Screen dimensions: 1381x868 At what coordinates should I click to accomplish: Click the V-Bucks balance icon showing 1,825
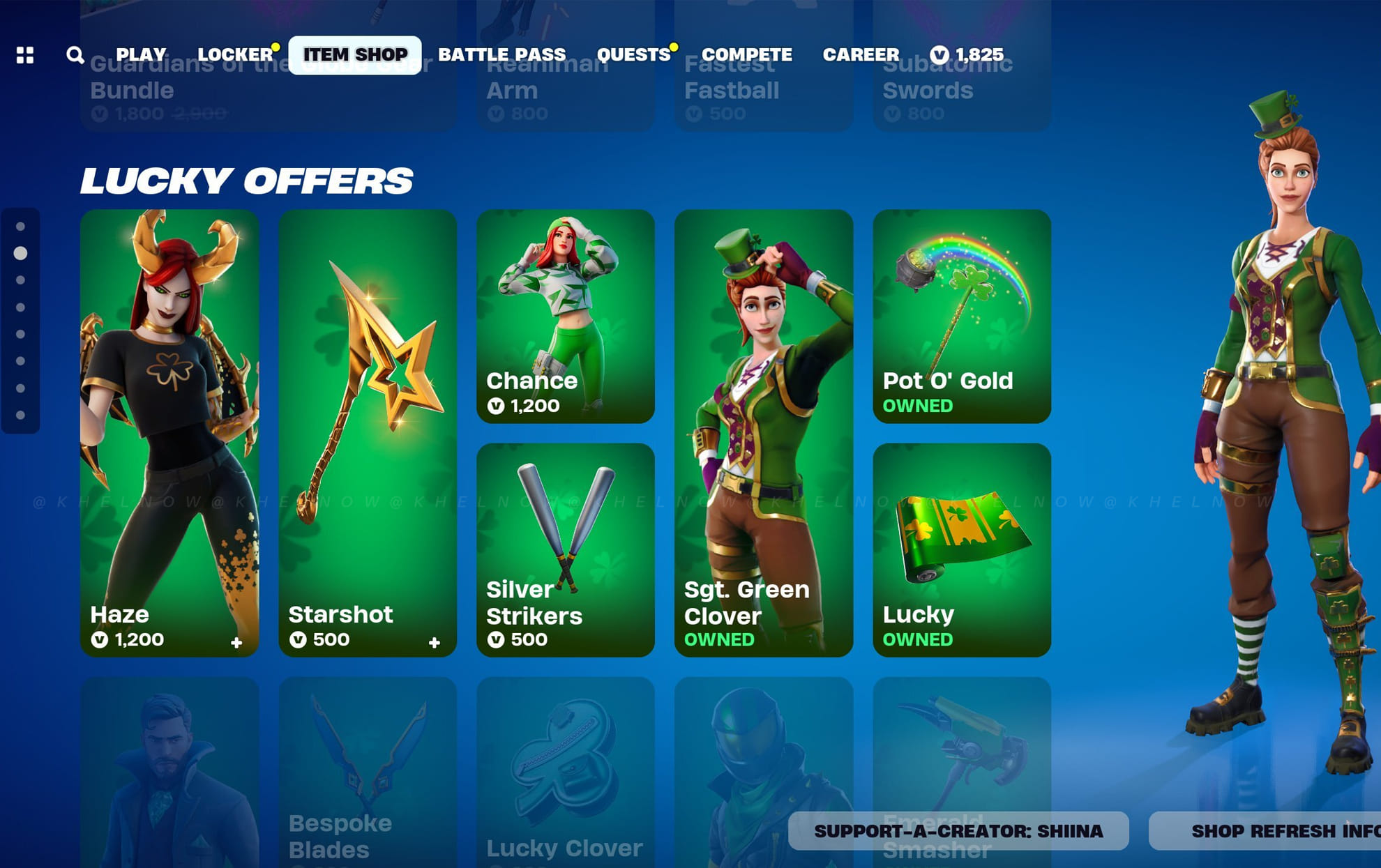(x=938, y=54)
